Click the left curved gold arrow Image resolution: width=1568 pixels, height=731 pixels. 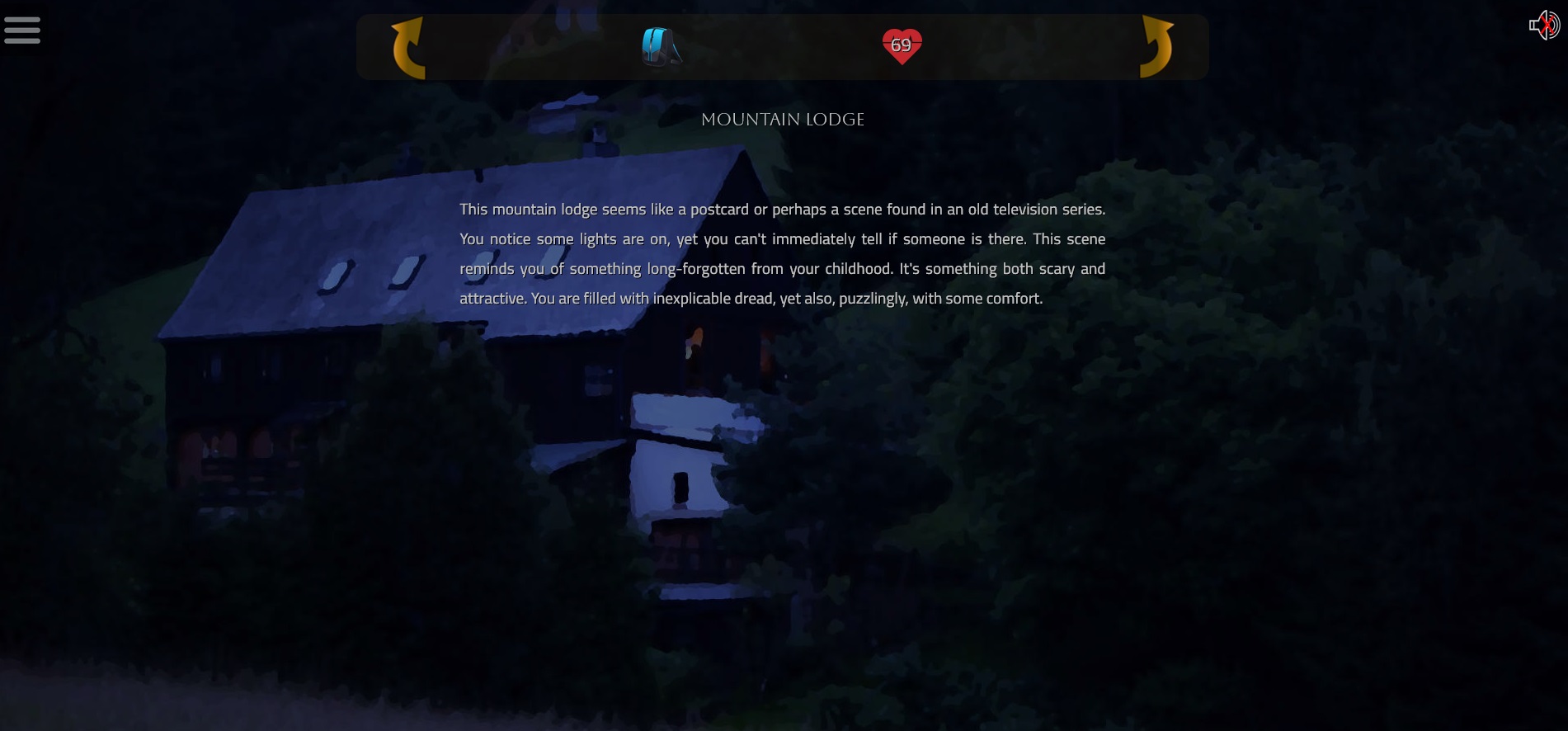point(409,48)
